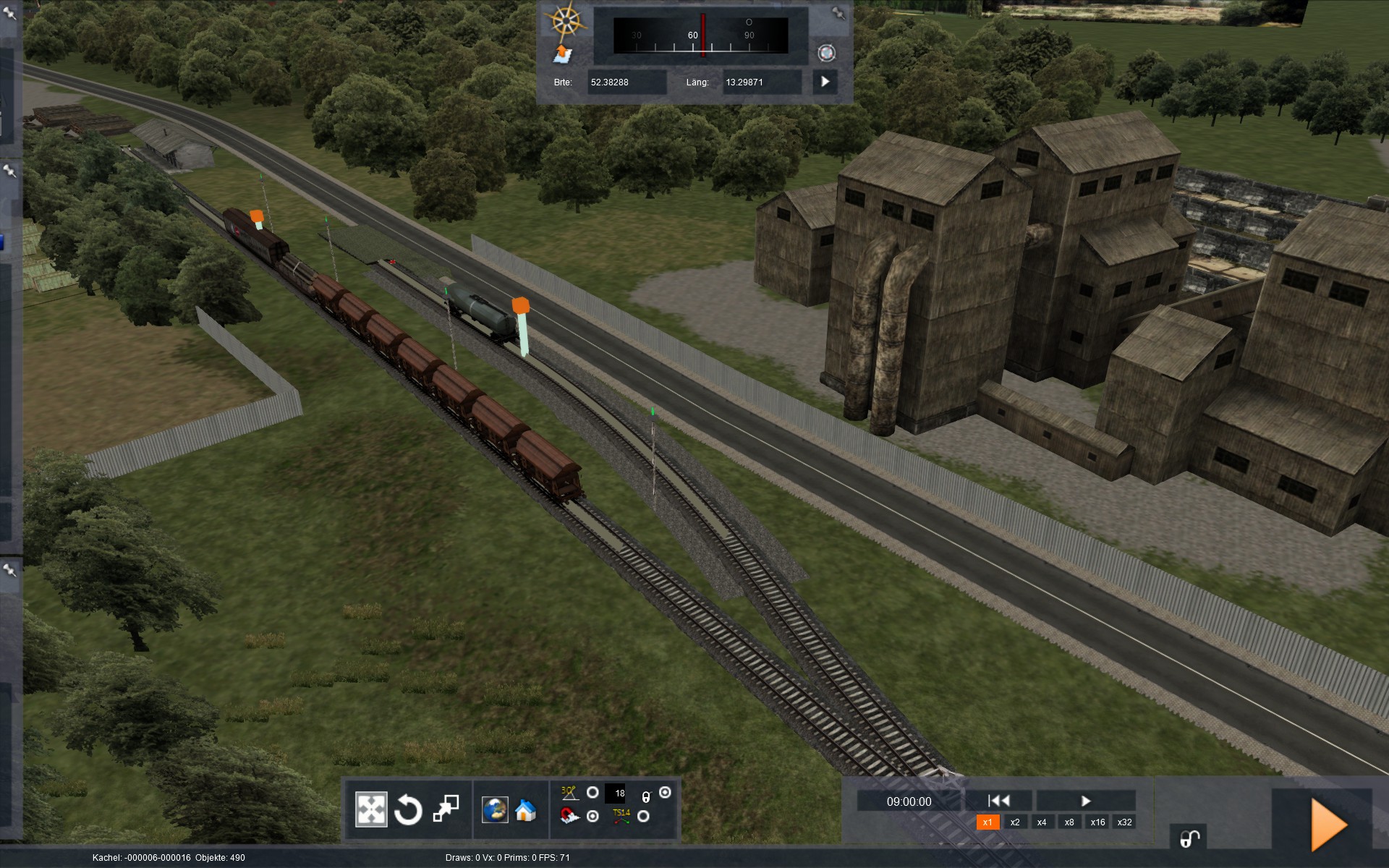Screen dimensions: 1389x868
Task: Toggle the 30° angle snap radio
Action: 592,793
